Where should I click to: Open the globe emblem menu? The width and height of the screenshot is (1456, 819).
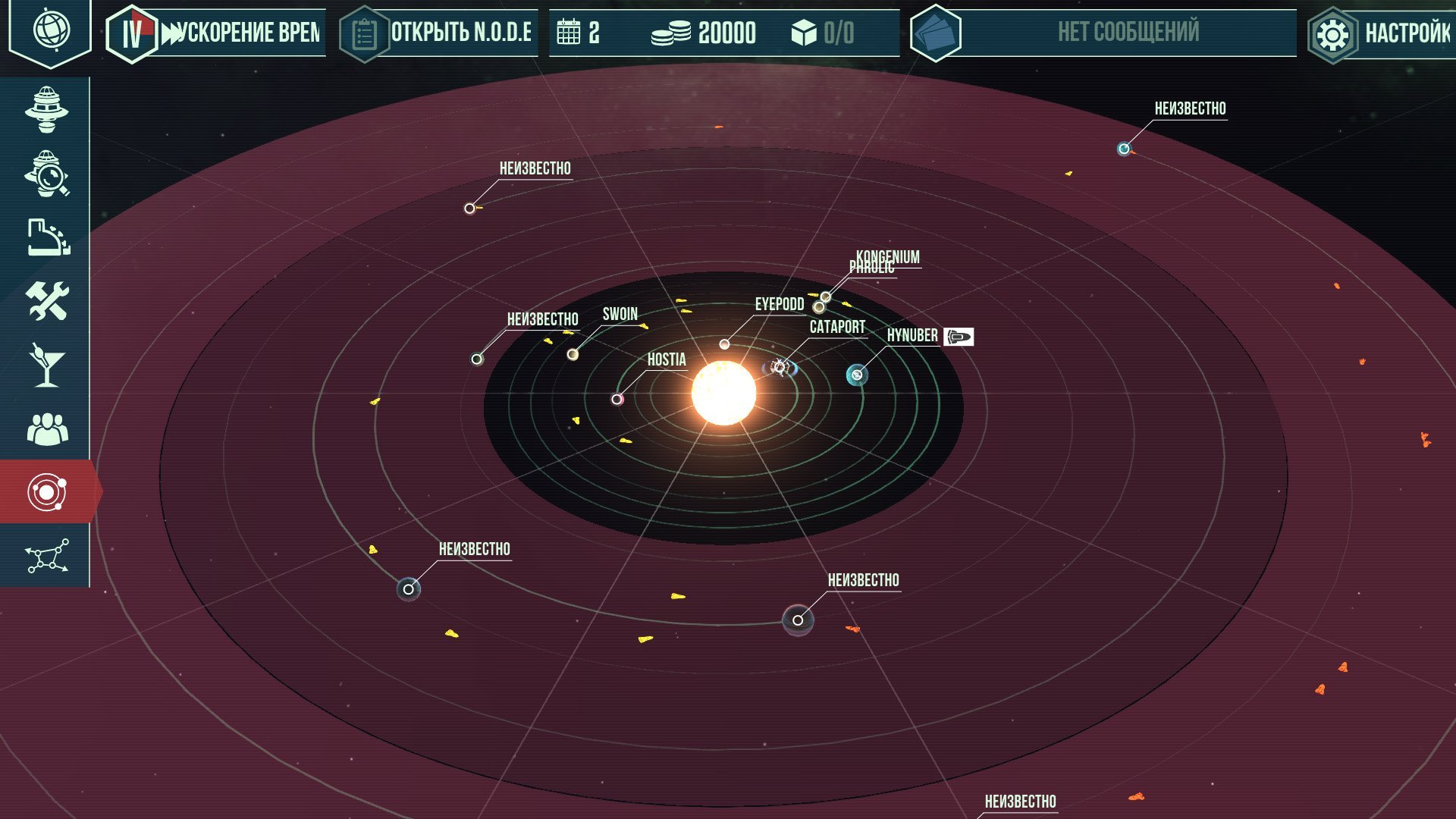(x=50, y=32)
